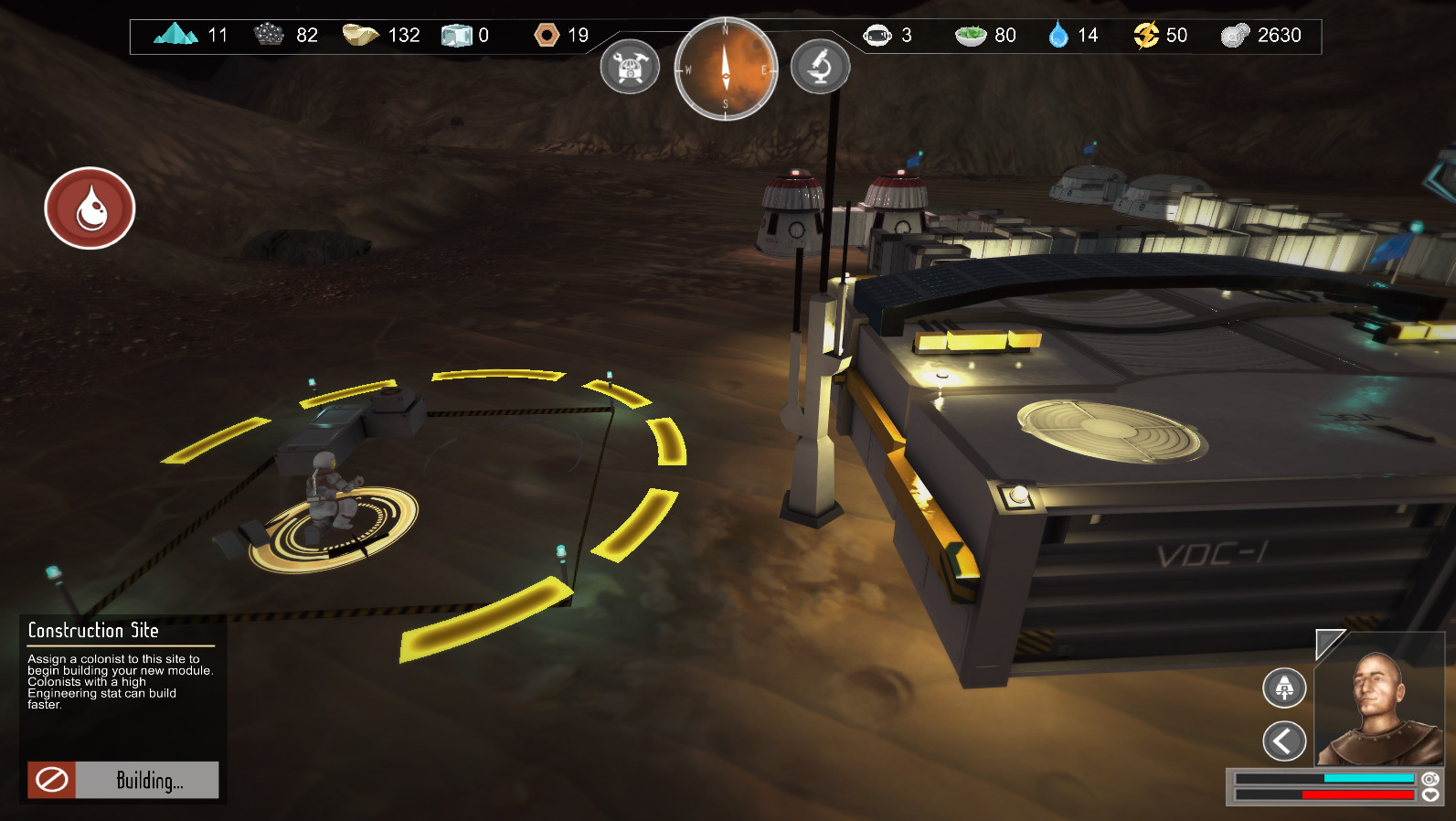Click the electricity resource icon

click(x=1145, y=35)
